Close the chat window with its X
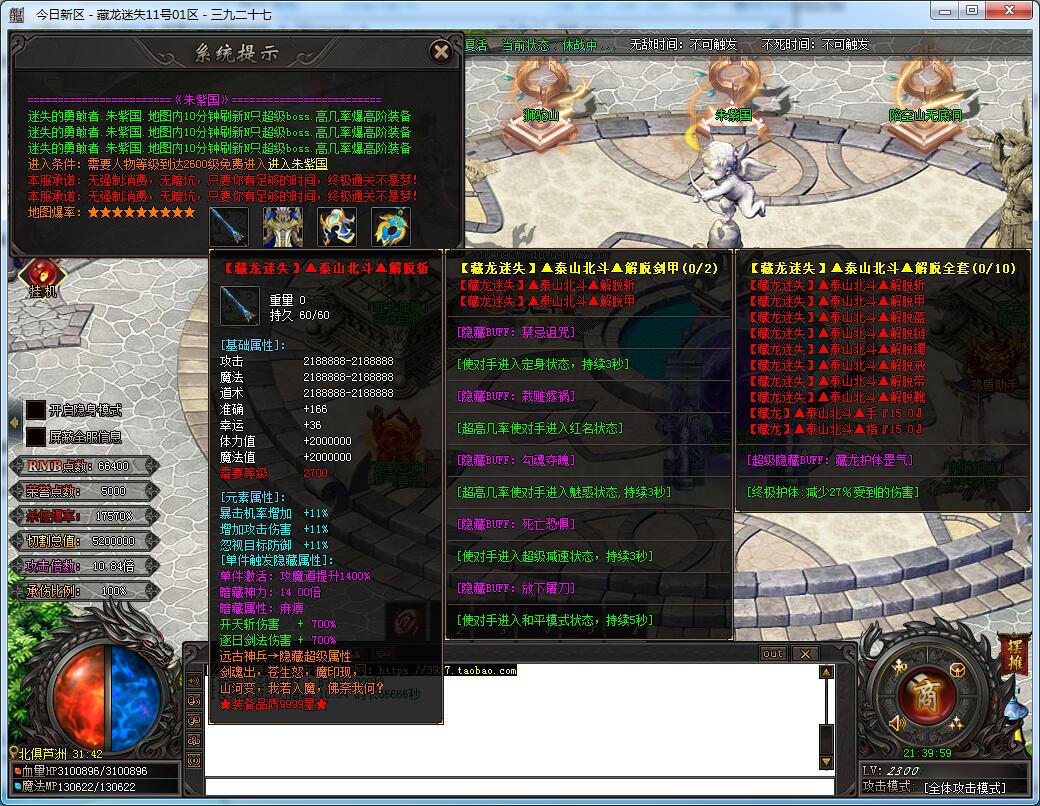 pyautogui.click(x=804, y=654)
